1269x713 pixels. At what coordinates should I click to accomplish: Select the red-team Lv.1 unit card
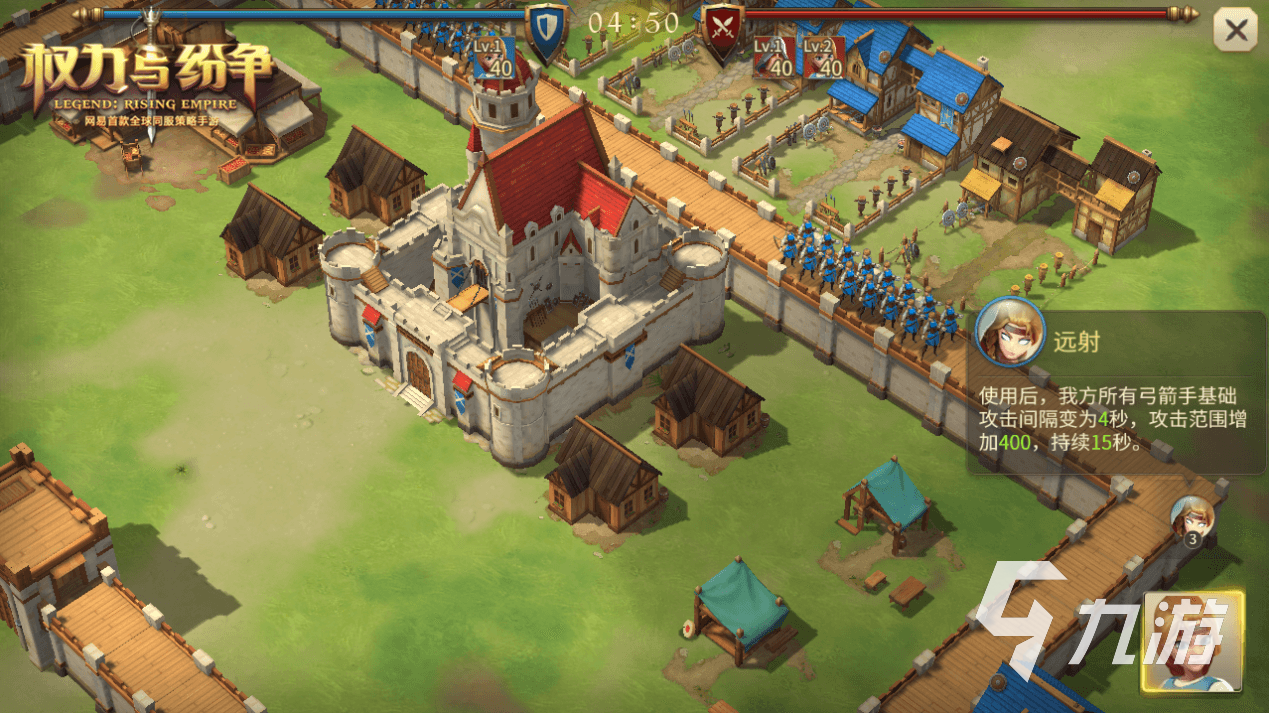[x=773, y=58]
